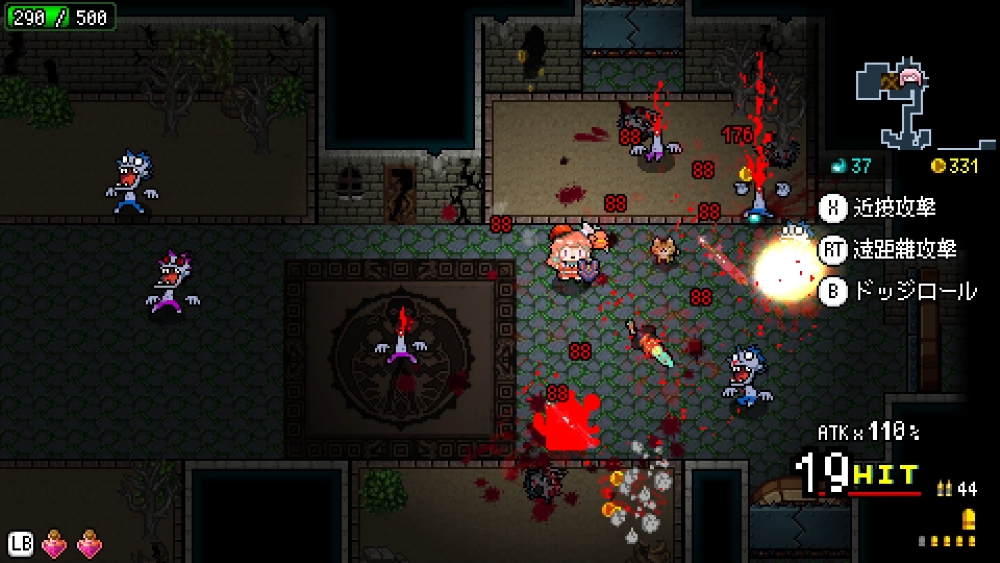Click the gold coin currency icon
The height and width of the screenshot is (563, 1000).
pyautogui.click(x=937, y=166)
